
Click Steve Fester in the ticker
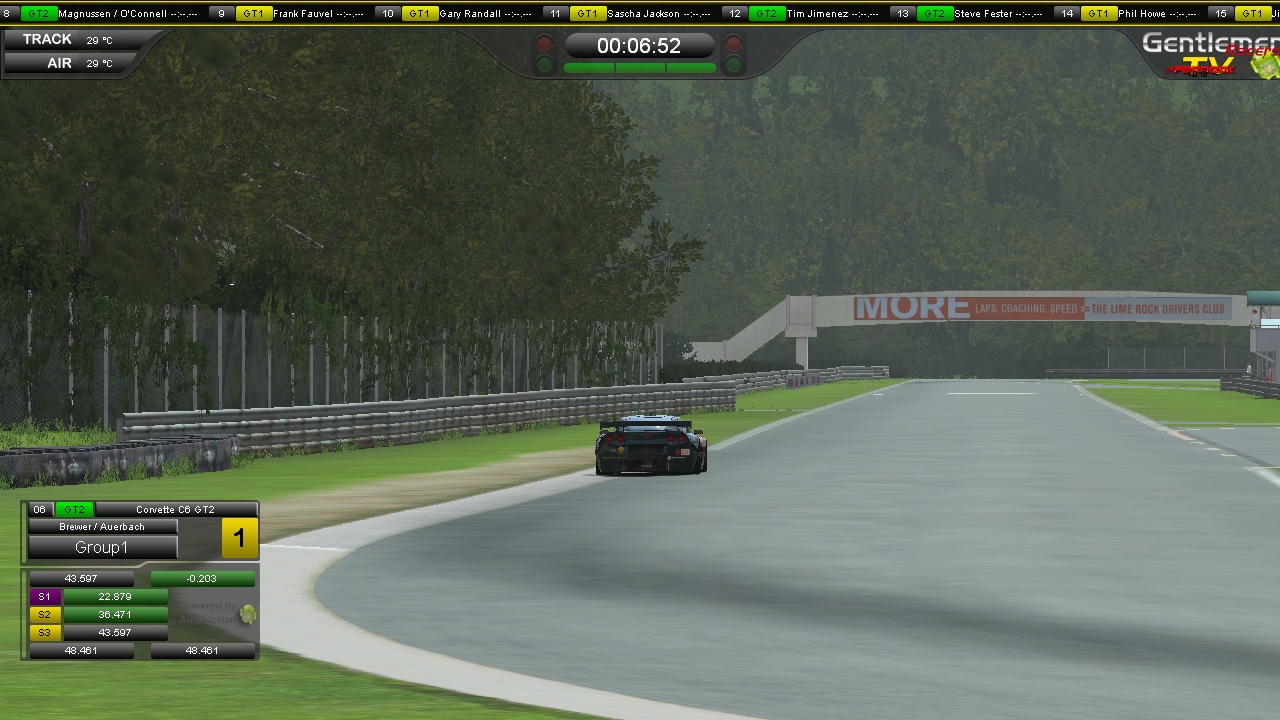pos(982,14)
